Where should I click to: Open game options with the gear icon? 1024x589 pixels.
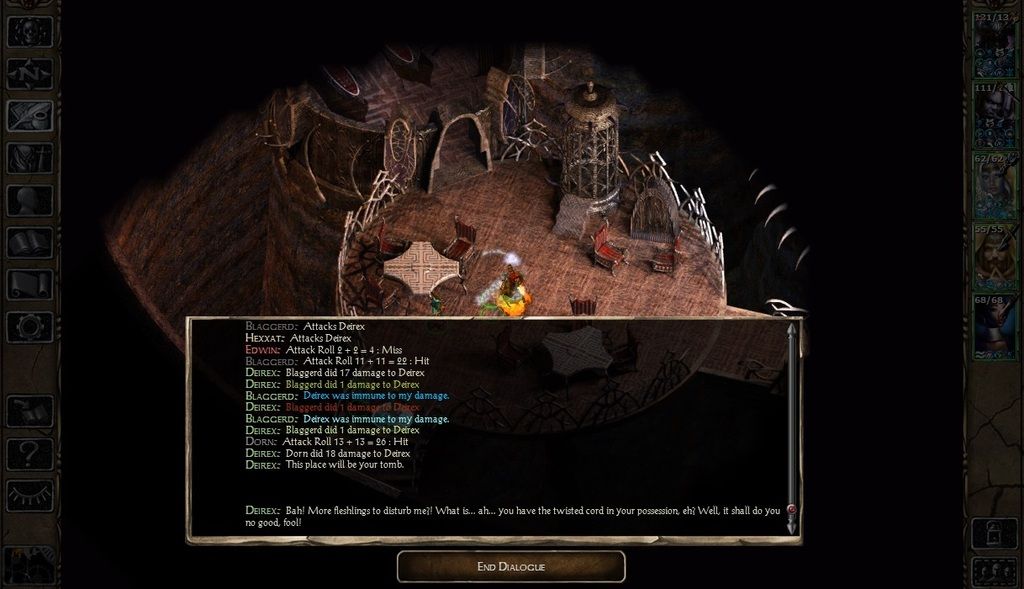[x=30, y=326]
